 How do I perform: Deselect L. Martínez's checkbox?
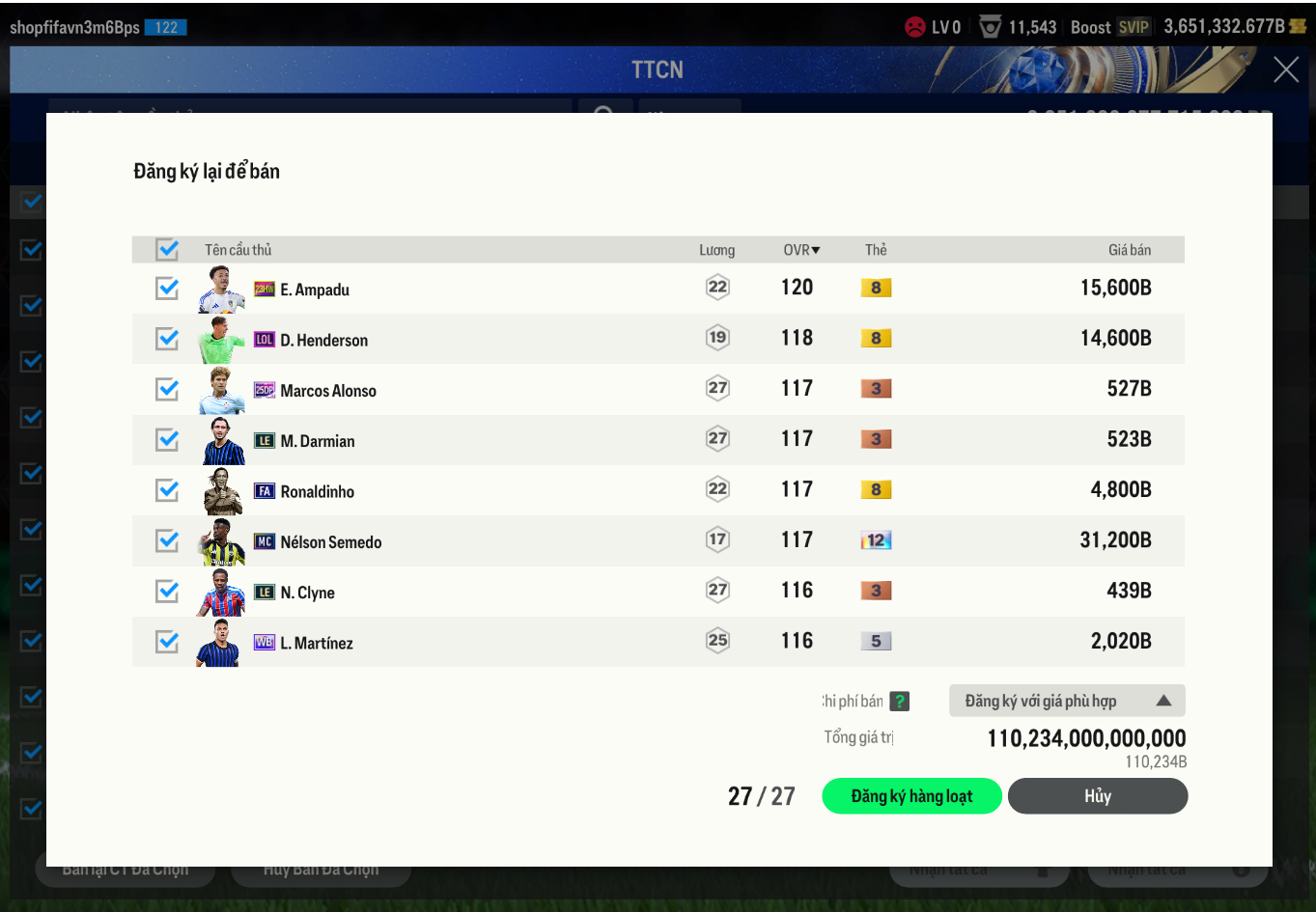tap(167, 642)
